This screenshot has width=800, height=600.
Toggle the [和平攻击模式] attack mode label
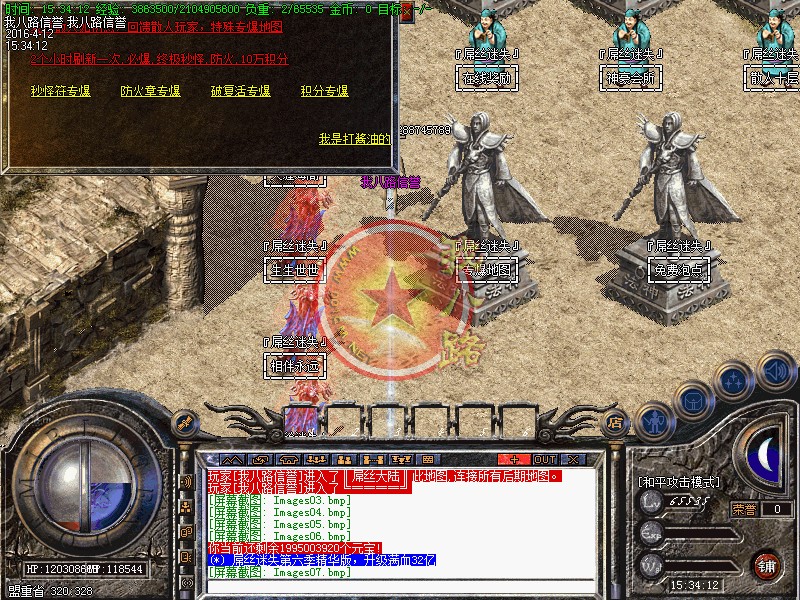[678, 482]
